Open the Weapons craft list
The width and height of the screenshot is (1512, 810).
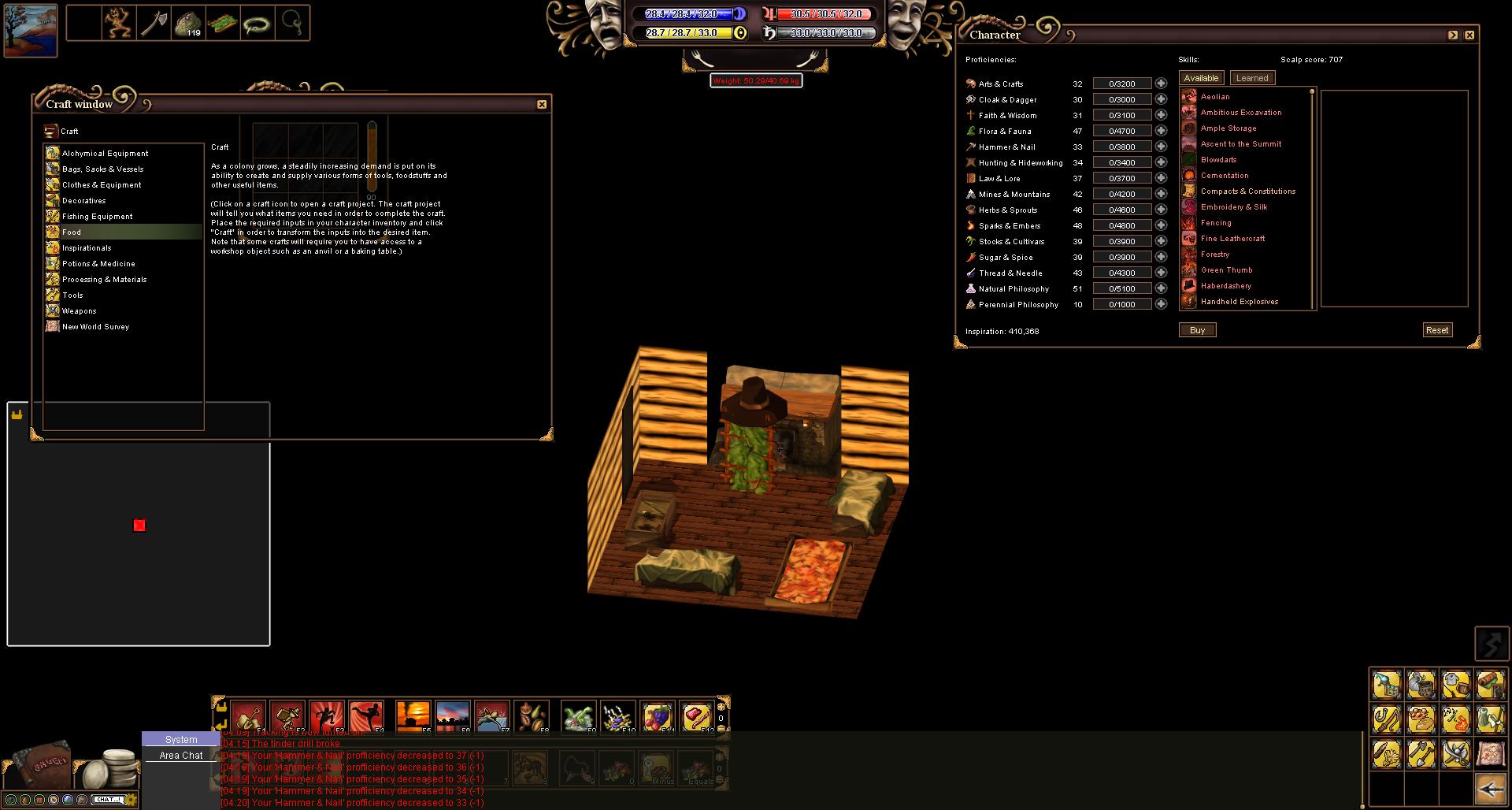click(x=79, y=311)
